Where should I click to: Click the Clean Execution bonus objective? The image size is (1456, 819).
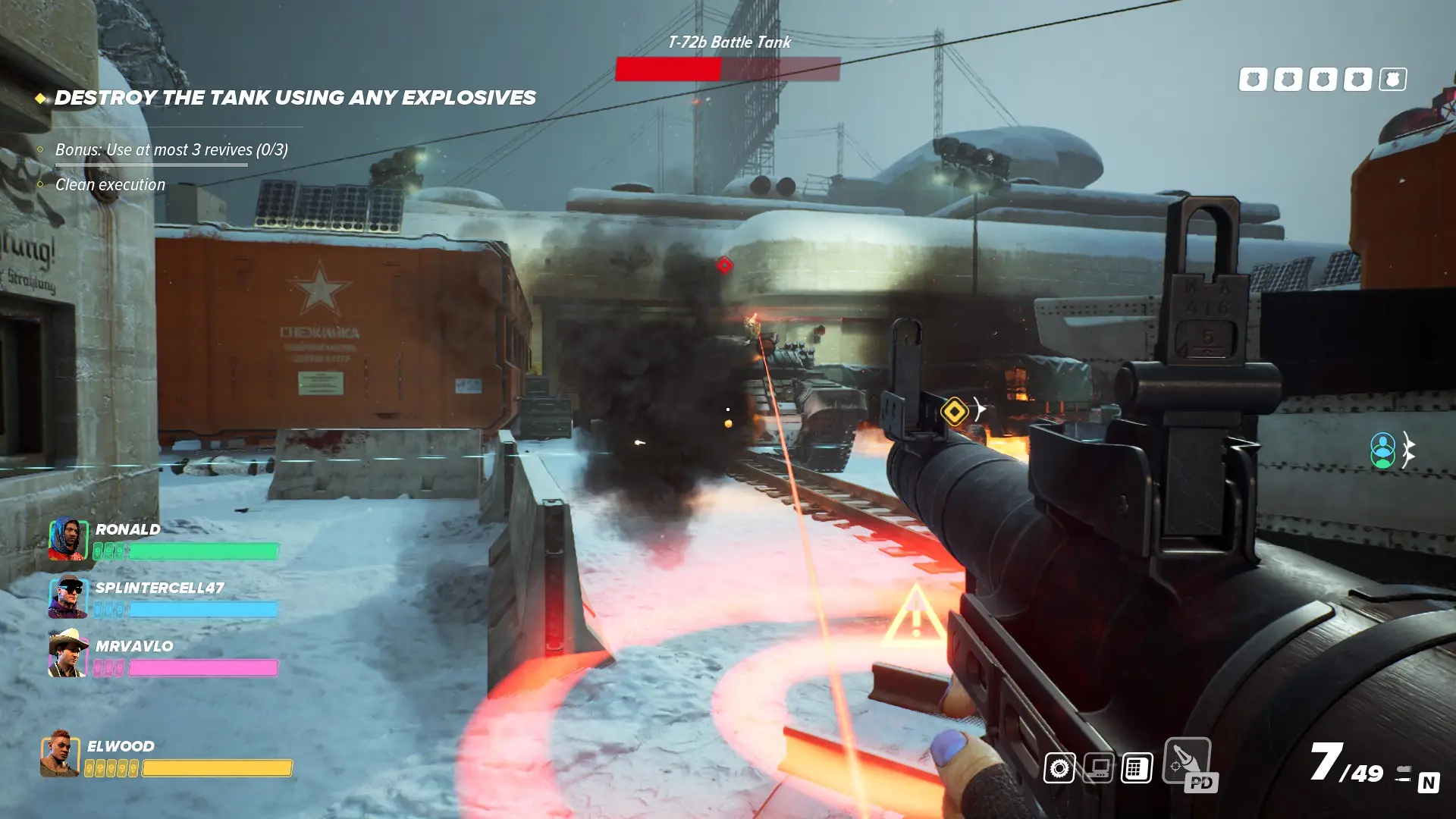point(109,184)
